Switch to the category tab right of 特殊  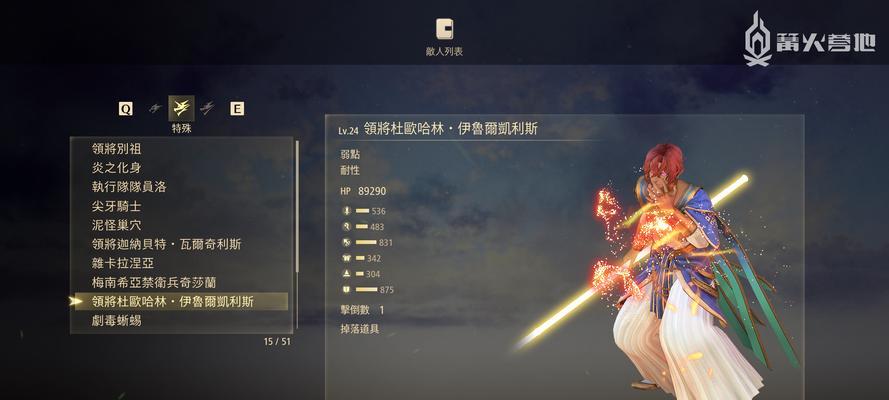tap(208, 108)
